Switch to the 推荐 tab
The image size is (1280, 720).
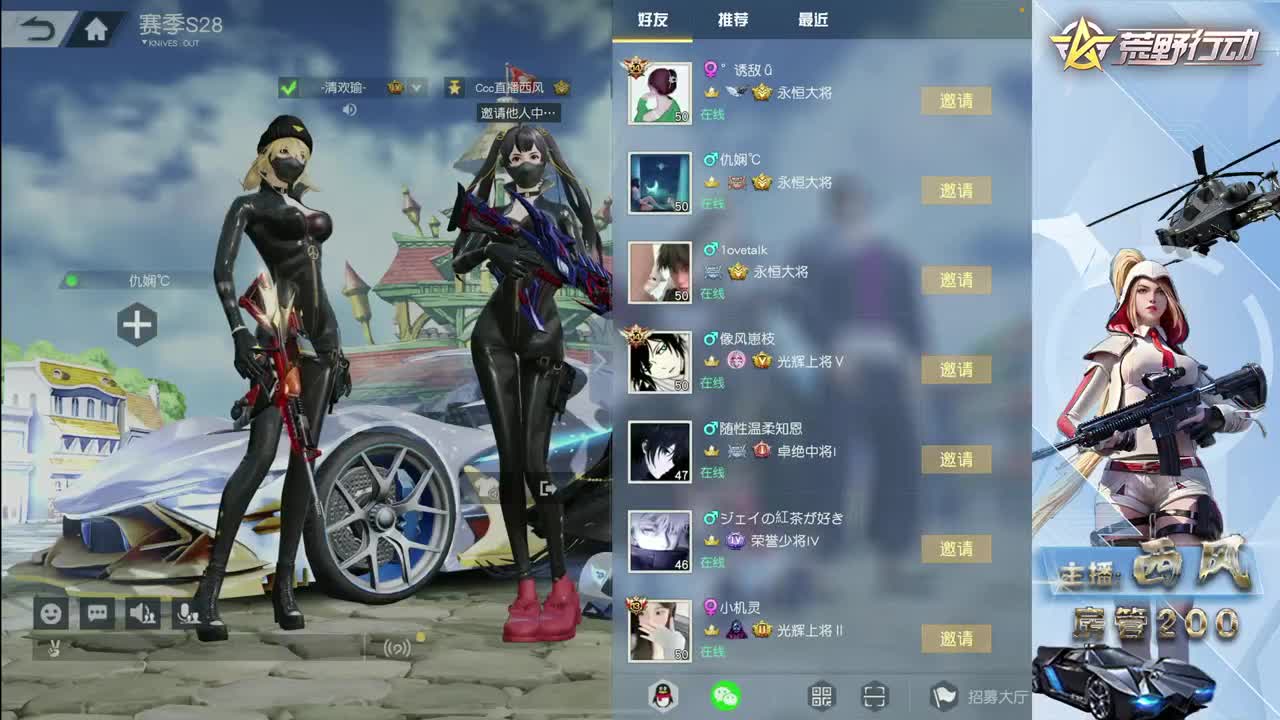[733, 20]
